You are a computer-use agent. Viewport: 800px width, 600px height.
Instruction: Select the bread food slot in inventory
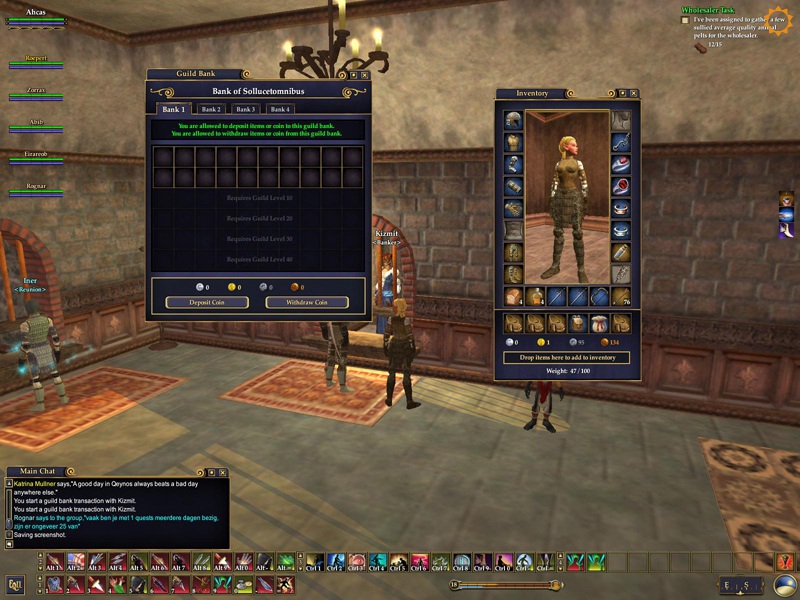(x=513, y=296)
